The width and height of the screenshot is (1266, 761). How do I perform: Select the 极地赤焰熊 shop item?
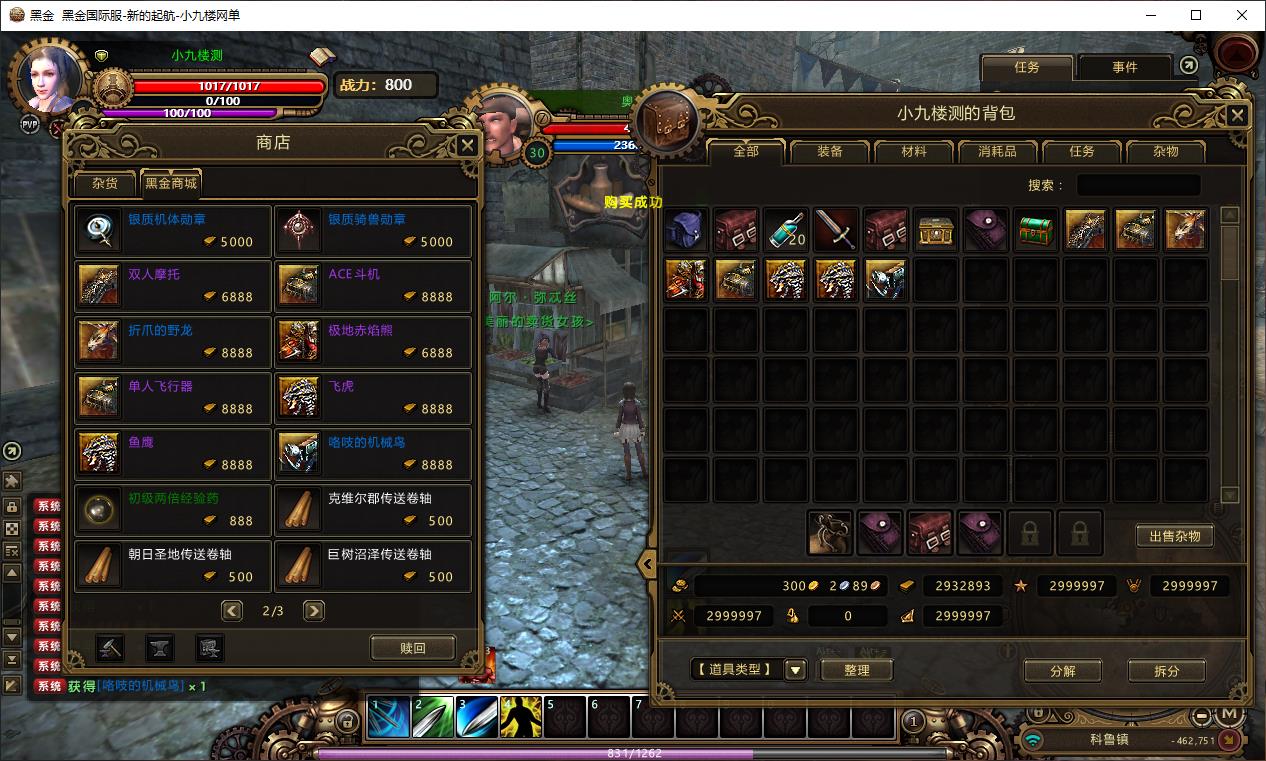(x=373, y=343)
